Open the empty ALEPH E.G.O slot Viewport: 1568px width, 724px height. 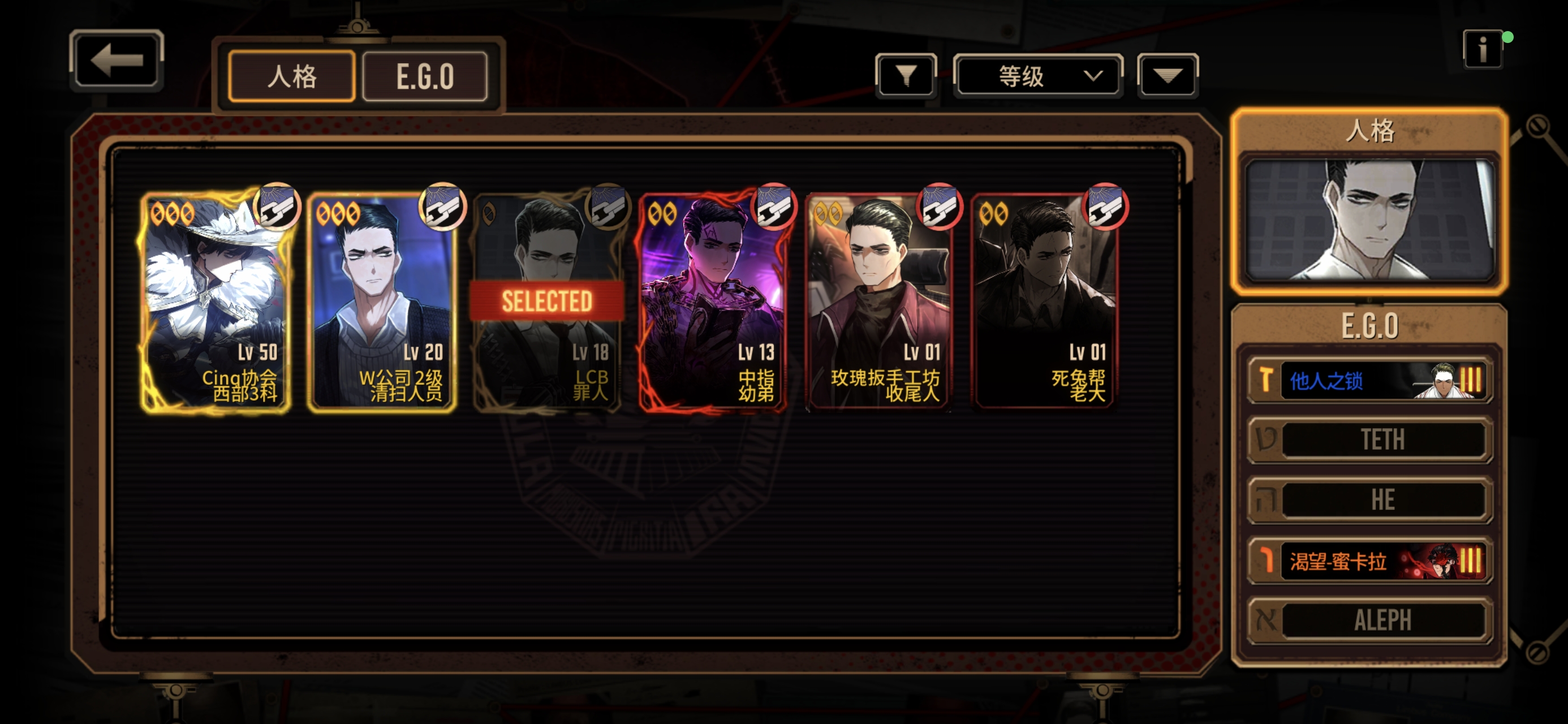pyautogui.click(x=1369, y=620)
